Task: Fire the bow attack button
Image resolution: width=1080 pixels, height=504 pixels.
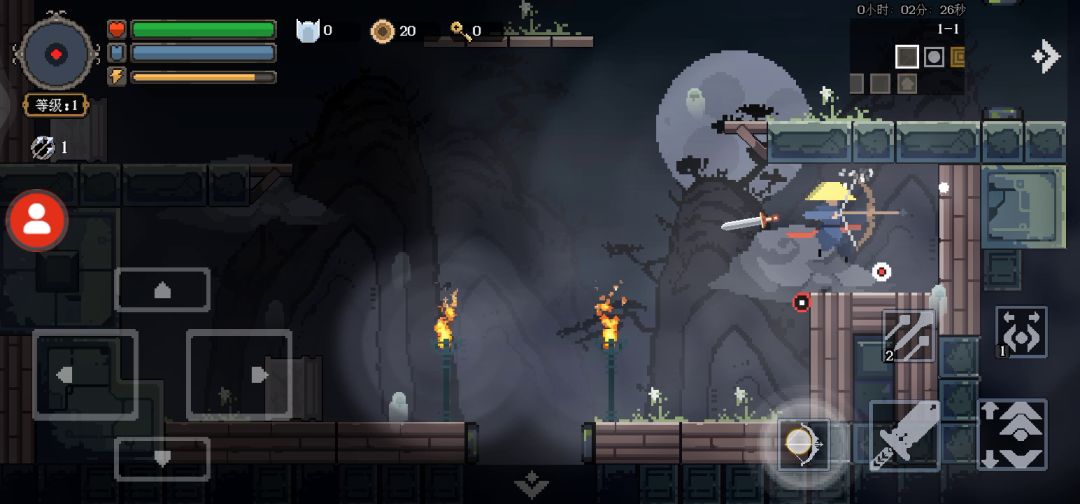Action: (804, 442)
